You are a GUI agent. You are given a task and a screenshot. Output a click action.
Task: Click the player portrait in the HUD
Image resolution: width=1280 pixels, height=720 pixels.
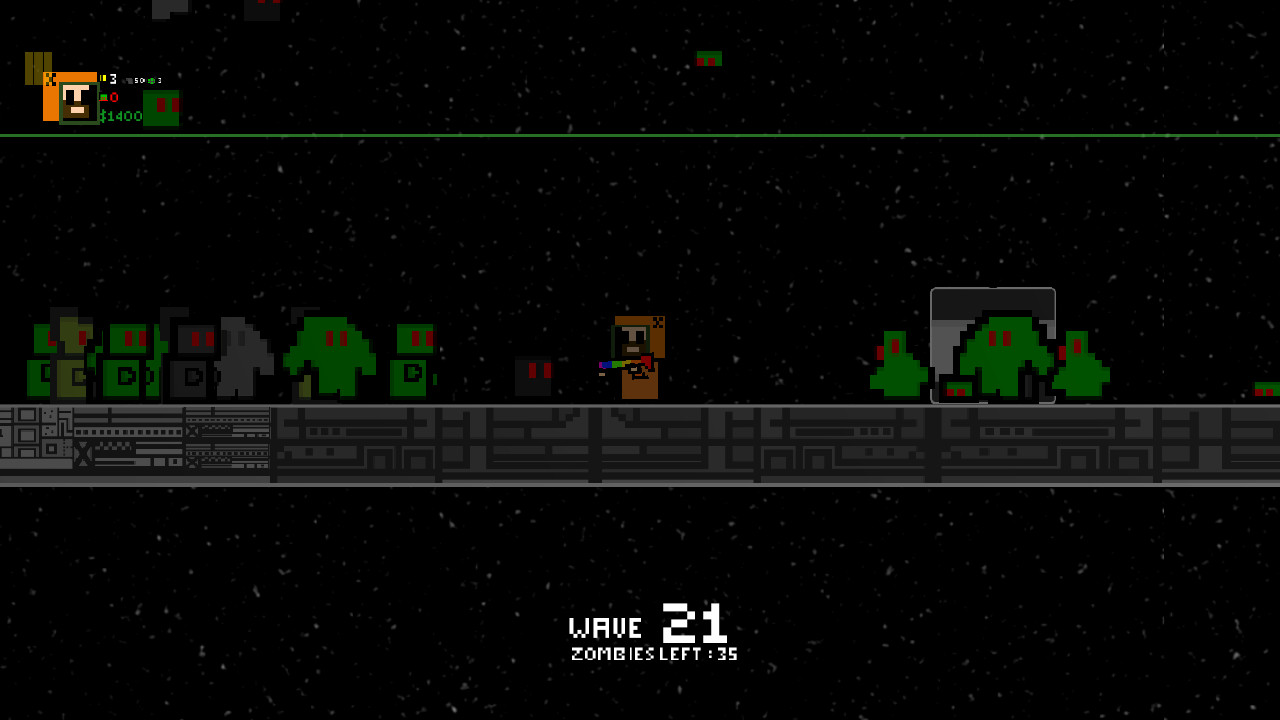tap(79, 105)
